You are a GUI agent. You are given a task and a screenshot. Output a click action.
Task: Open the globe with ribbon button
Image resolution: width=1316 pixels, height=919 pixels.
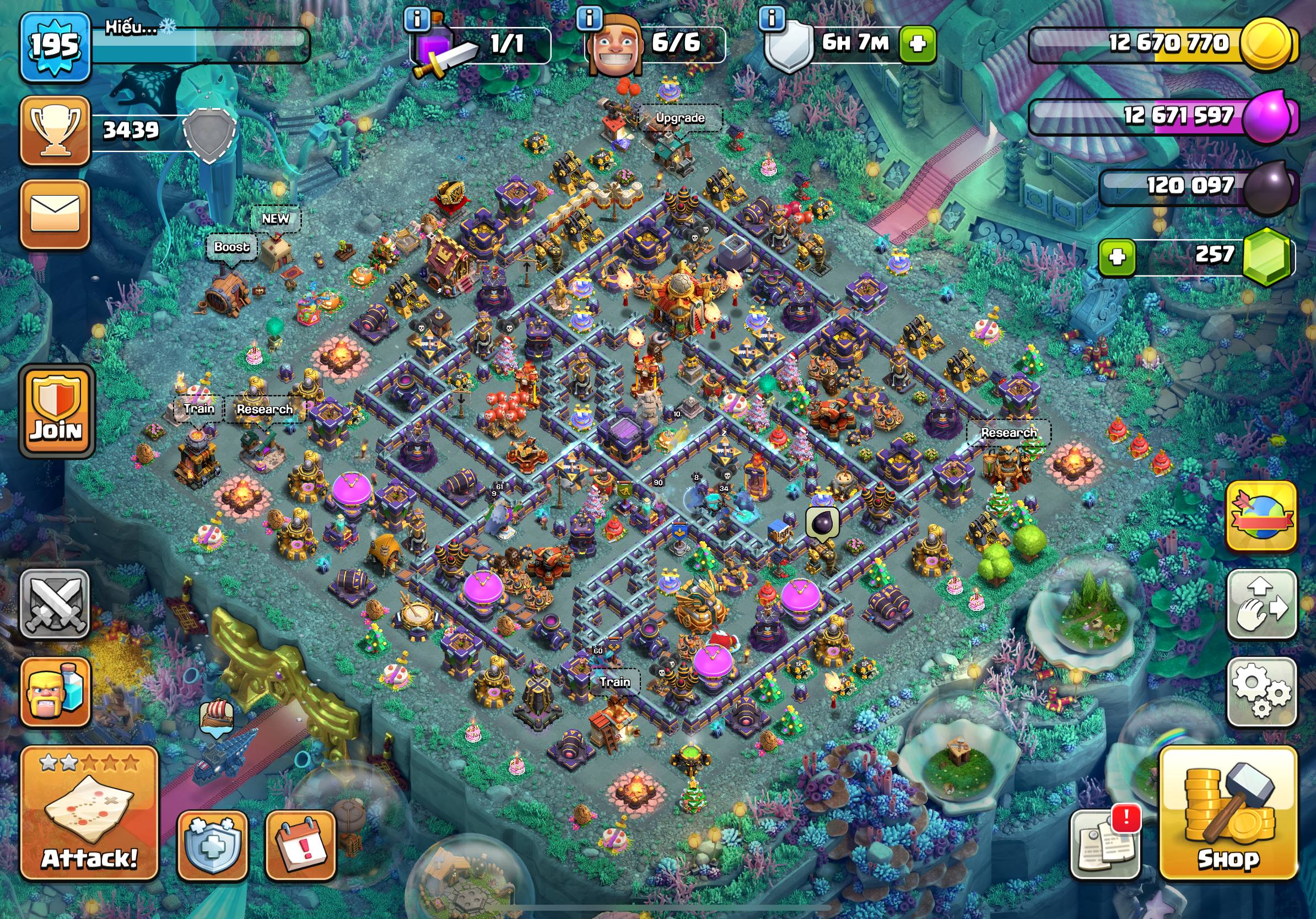point(1261,516)
